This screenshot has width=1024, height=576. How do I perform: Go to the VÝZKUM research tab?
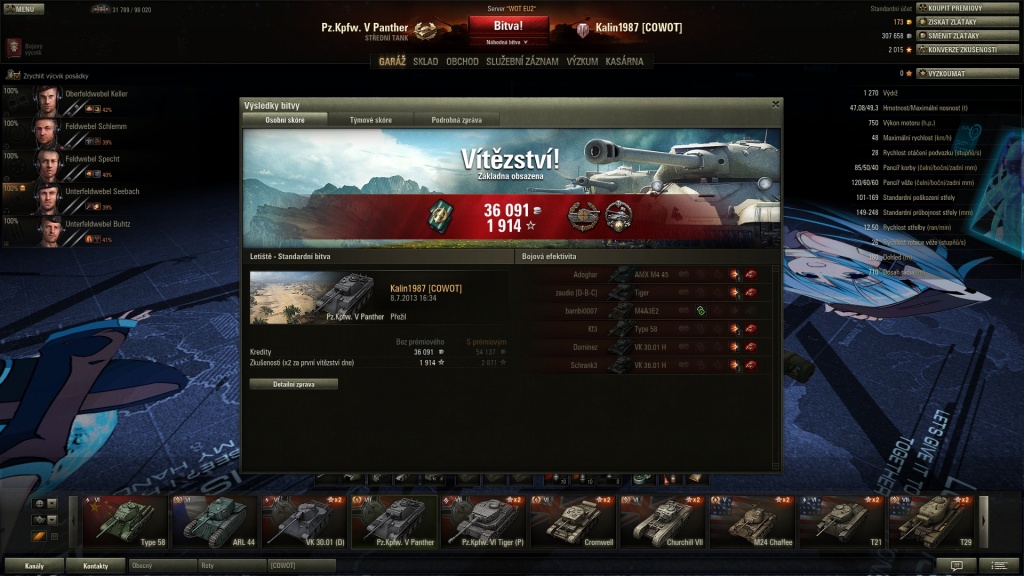tap(582, 61)
